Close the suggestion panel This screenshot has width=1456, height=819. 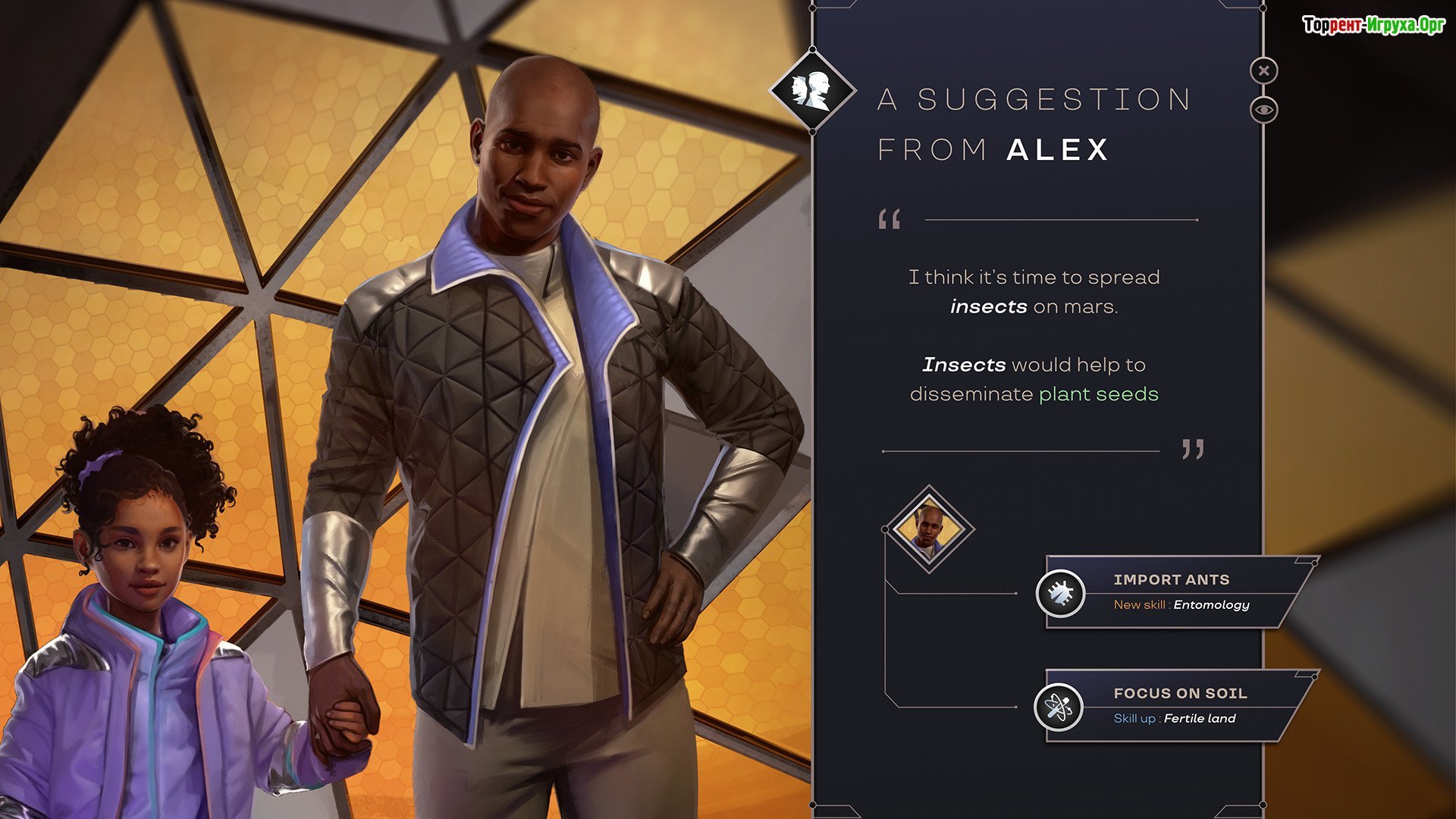[x=1263, y=71]
